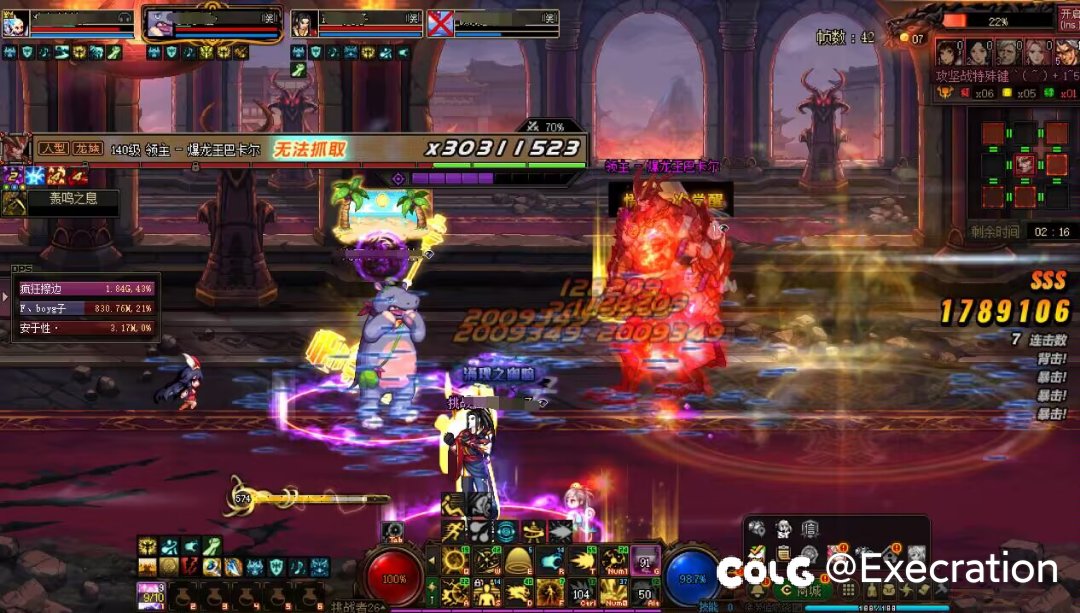The height and width of the screenshot is (613, 1080).
Task: Click the first raid member portrait under the progress bar
Action: point(948,53)
